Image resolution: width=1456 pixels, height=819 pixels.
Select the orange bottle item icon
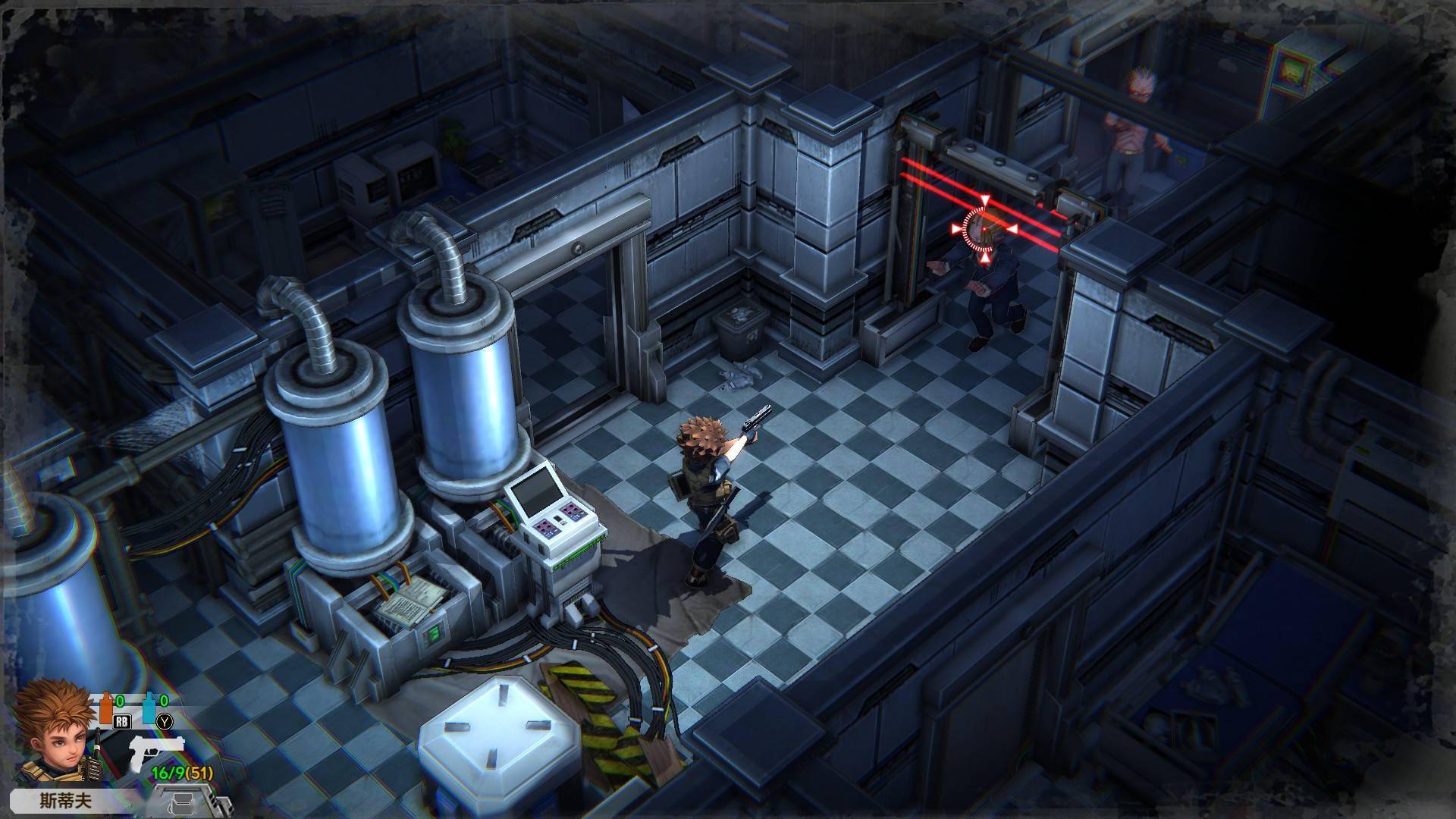click(x=105, y=710)
